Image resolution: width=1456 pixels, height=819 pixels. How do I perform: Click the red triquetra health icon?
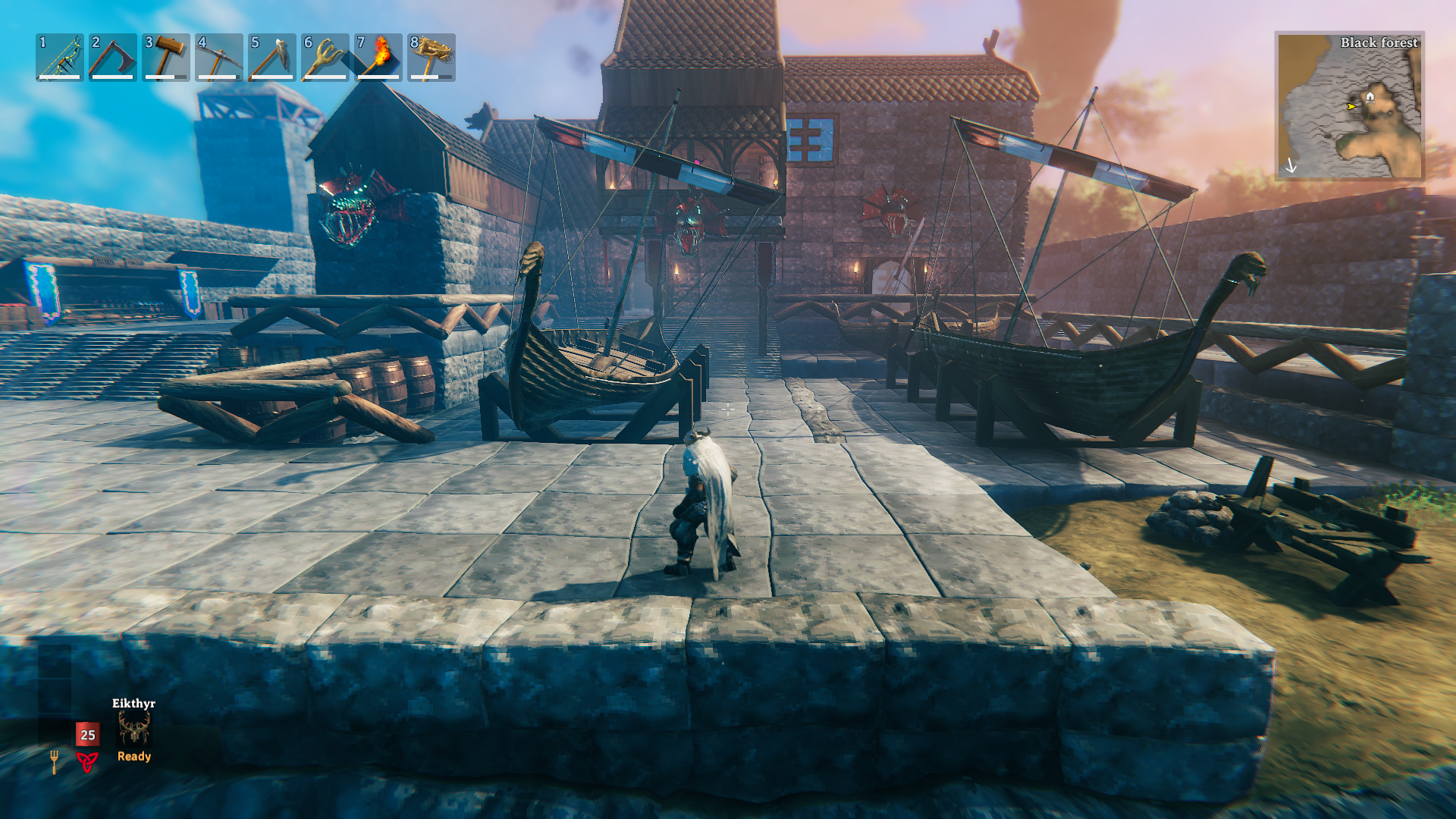(87, 761)
